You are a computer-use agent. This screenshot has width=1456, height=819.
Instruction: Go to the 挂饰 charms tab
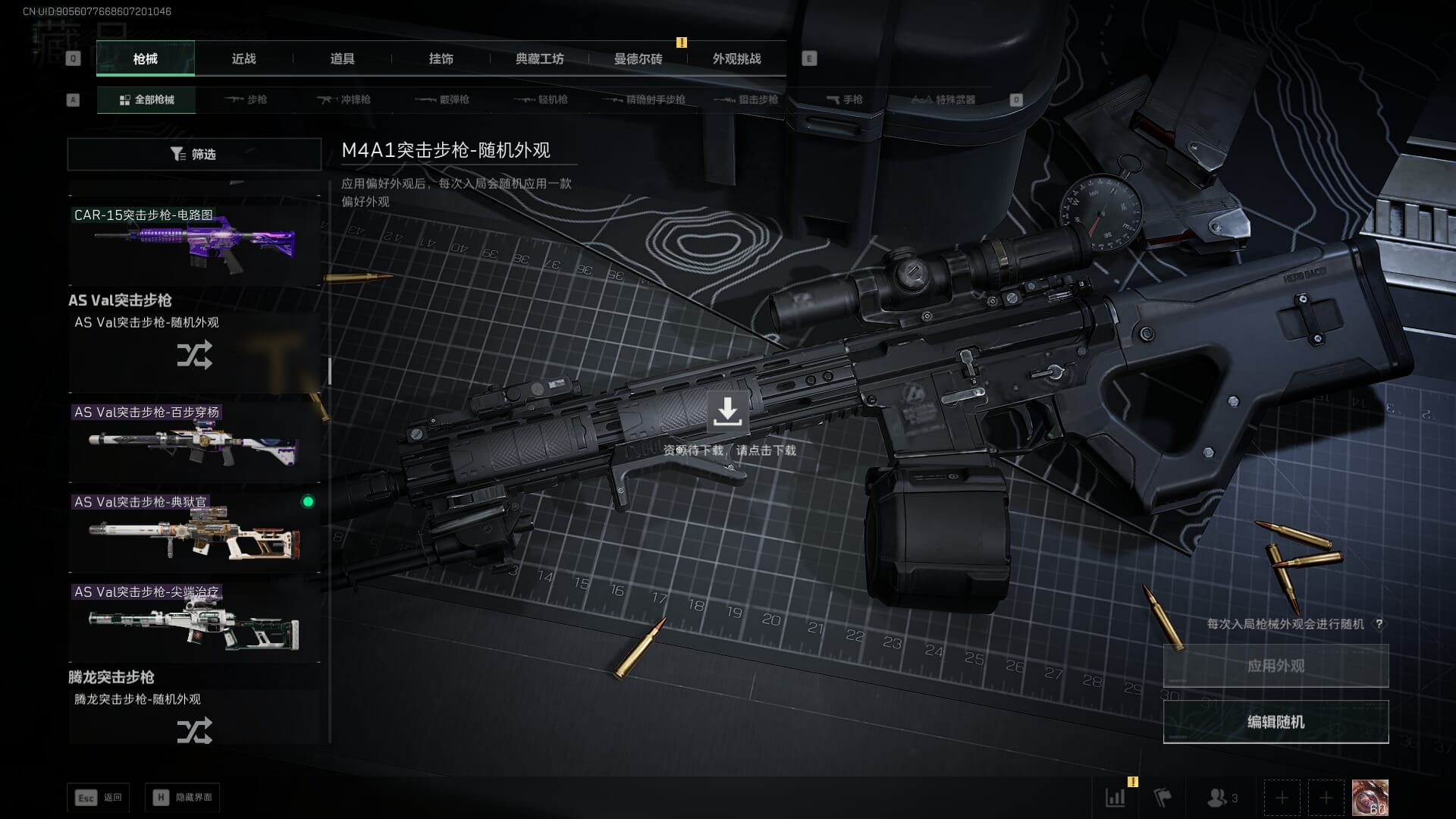pyautogui.click(x=441, y=58)
